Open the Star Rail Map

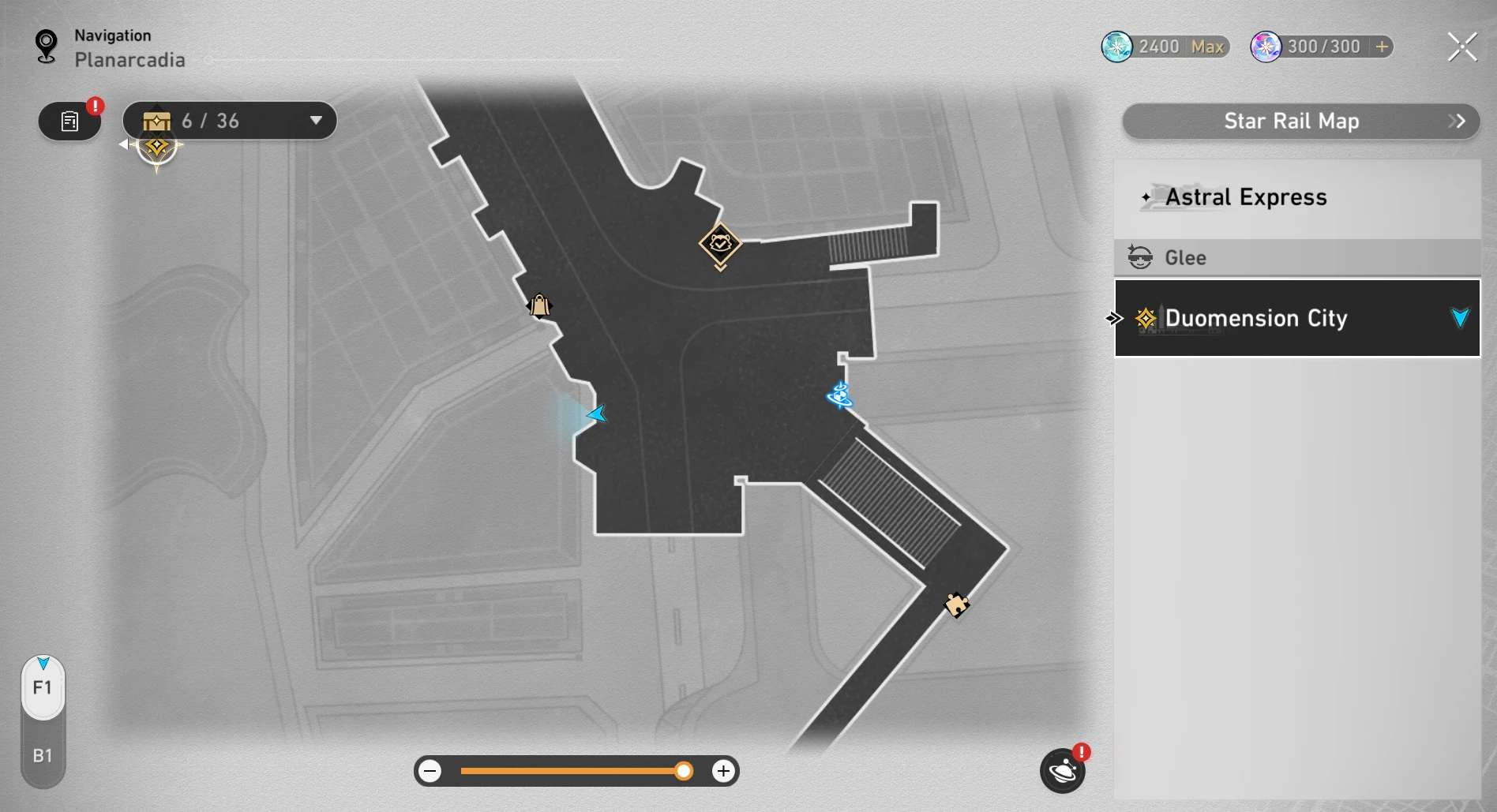point(1300,122)
